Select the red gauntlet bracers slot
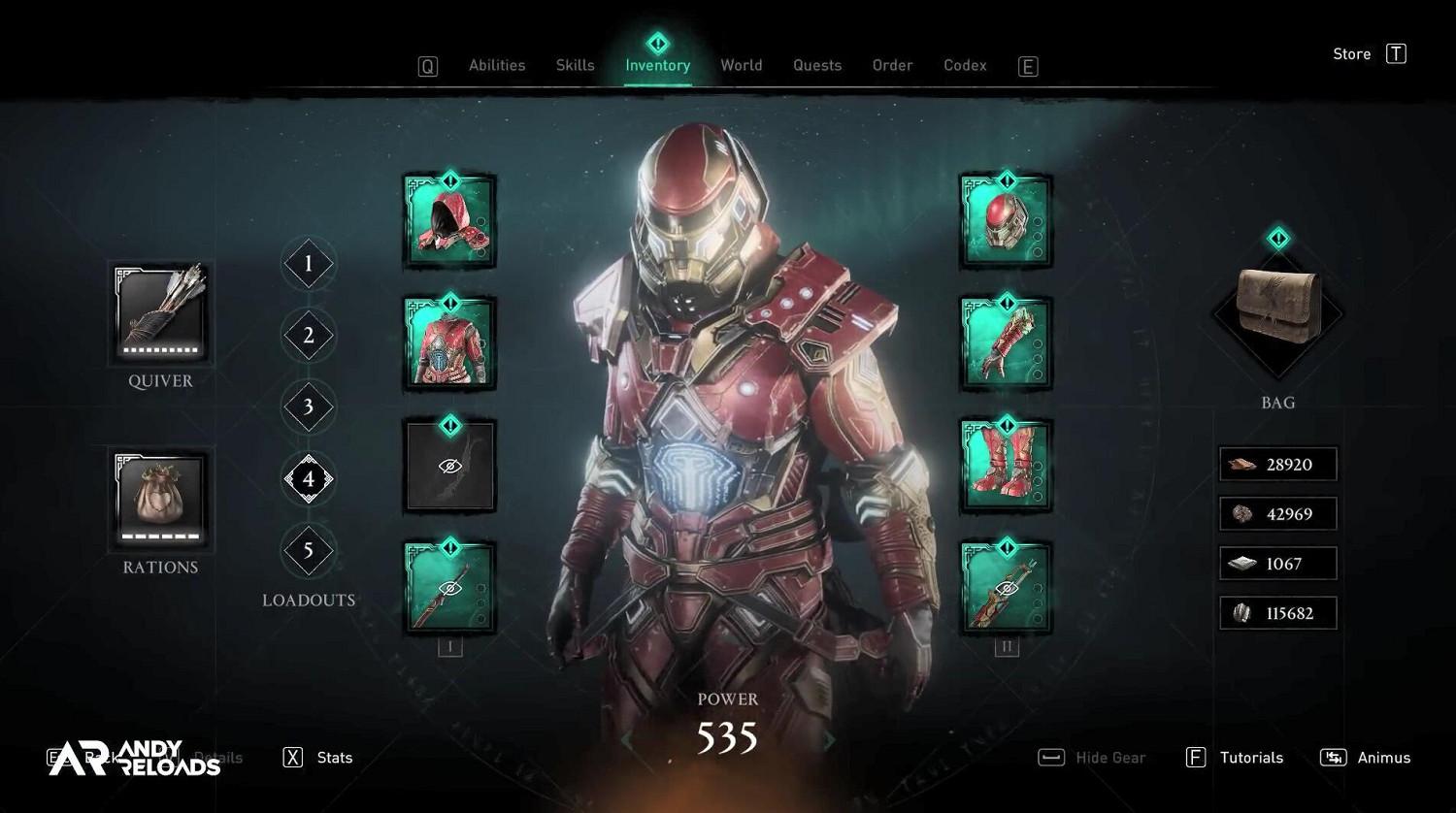The height and width of the screenshot is (813, 1456). (1006, 343)
